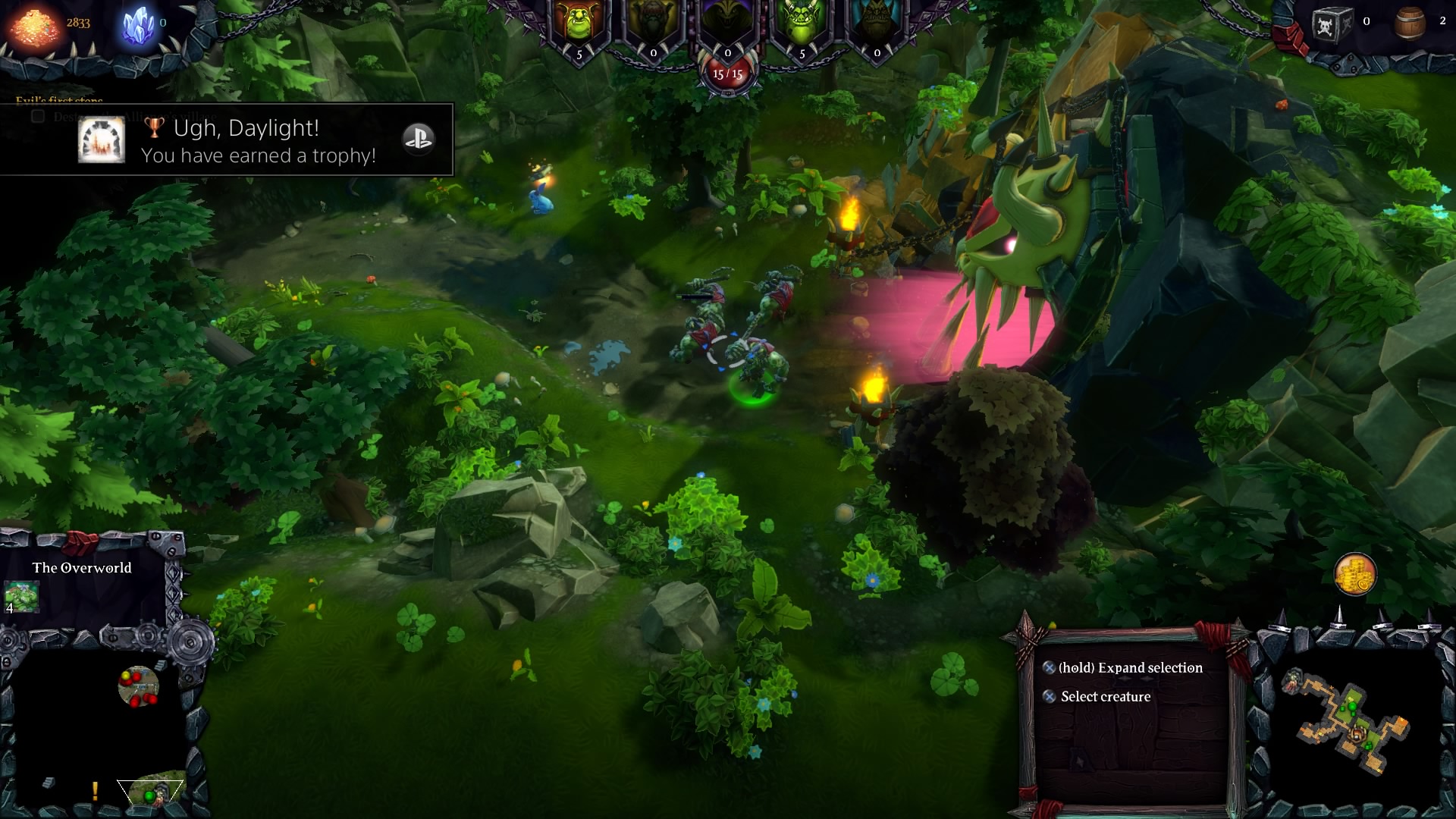Select the orc unit with the green ring
1456x819 pixels.
coord(753,372)
